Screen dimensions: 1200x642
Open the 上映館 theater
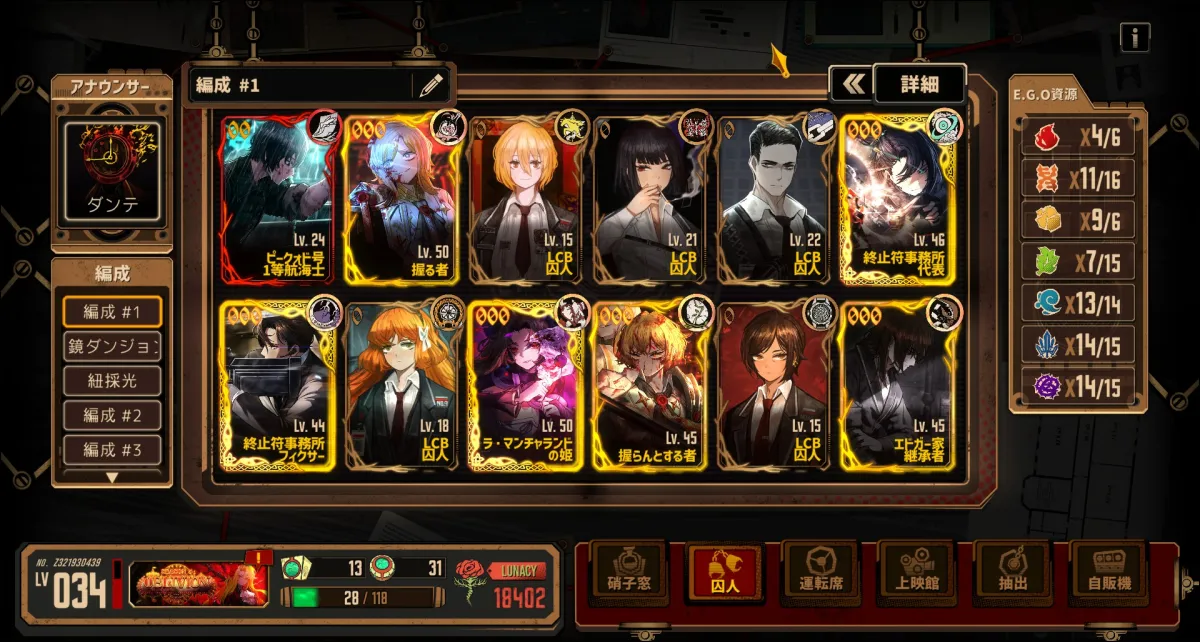pos(915,572)
